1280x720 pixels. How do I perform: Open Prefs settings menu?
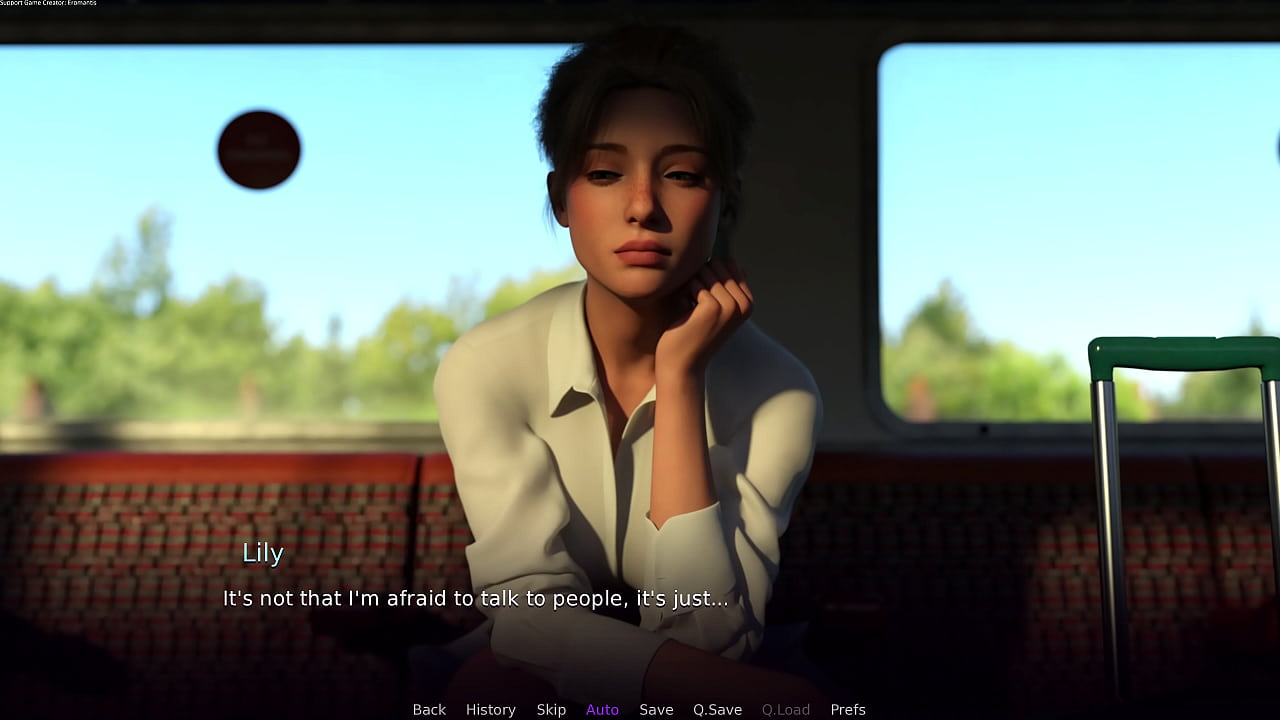coord(848,710)
